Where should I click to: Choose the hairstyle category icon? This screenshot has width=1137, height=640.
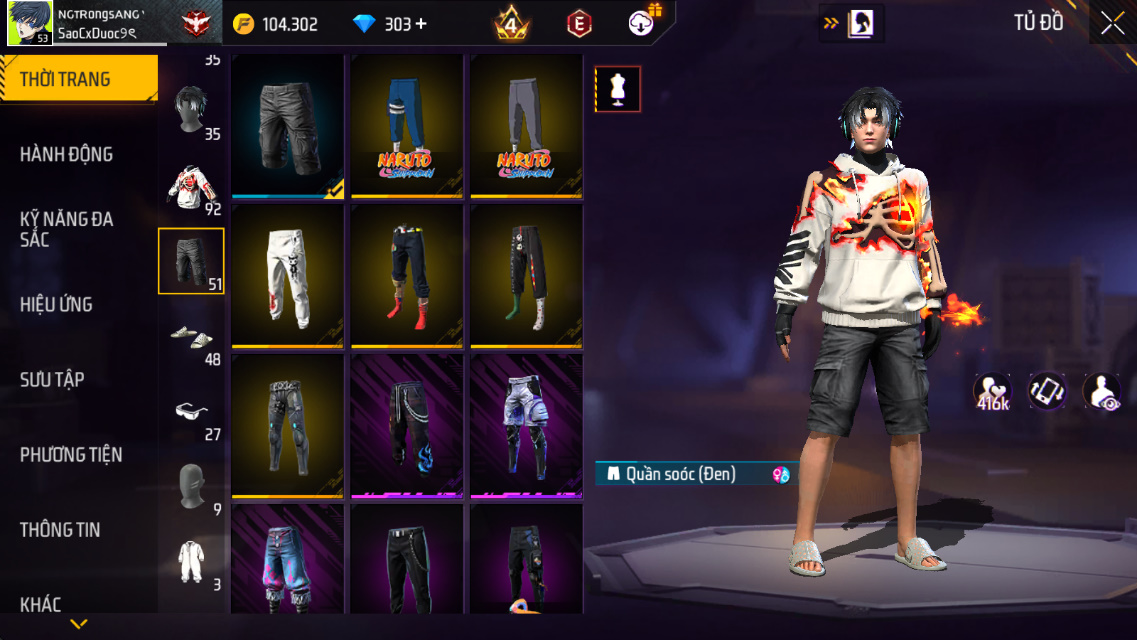tap(190, 108)
